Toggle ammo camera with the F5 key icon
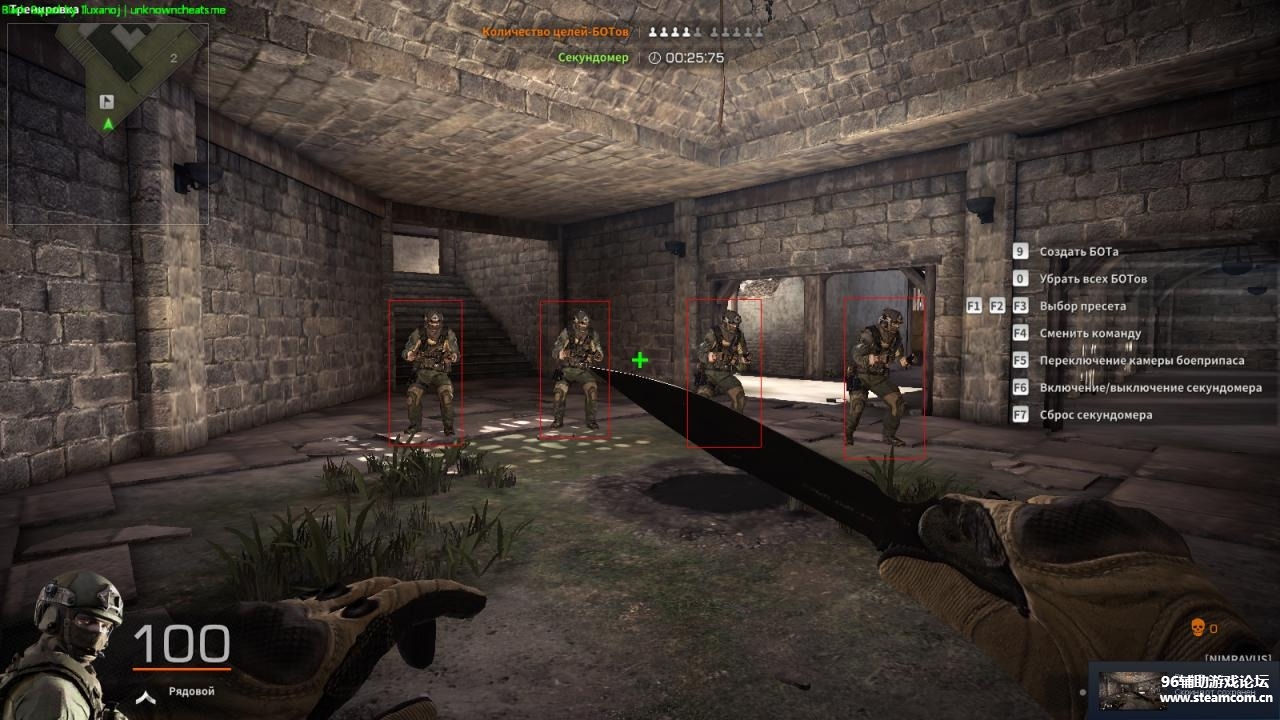The height and width of the screenshot is (720, 1280). pos(1019,360)
